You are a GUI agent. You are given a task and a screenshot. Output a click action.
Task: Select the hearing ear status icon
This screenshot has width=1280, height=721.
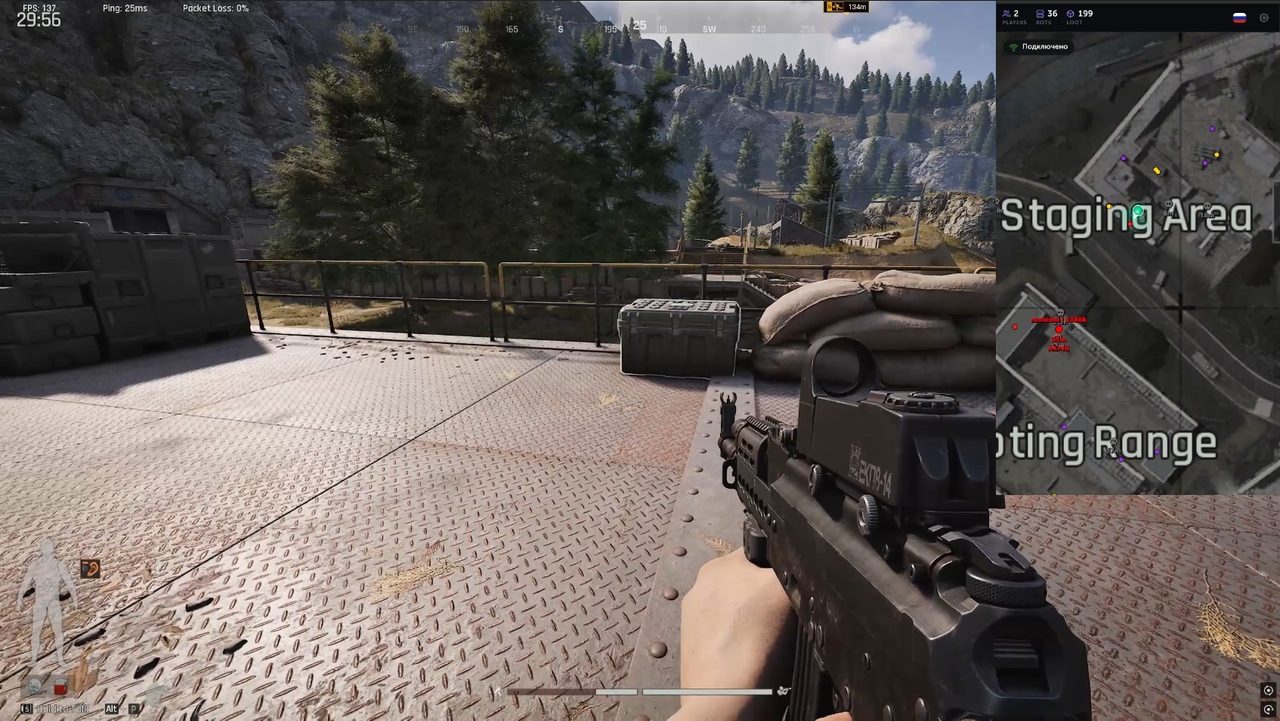90,569
